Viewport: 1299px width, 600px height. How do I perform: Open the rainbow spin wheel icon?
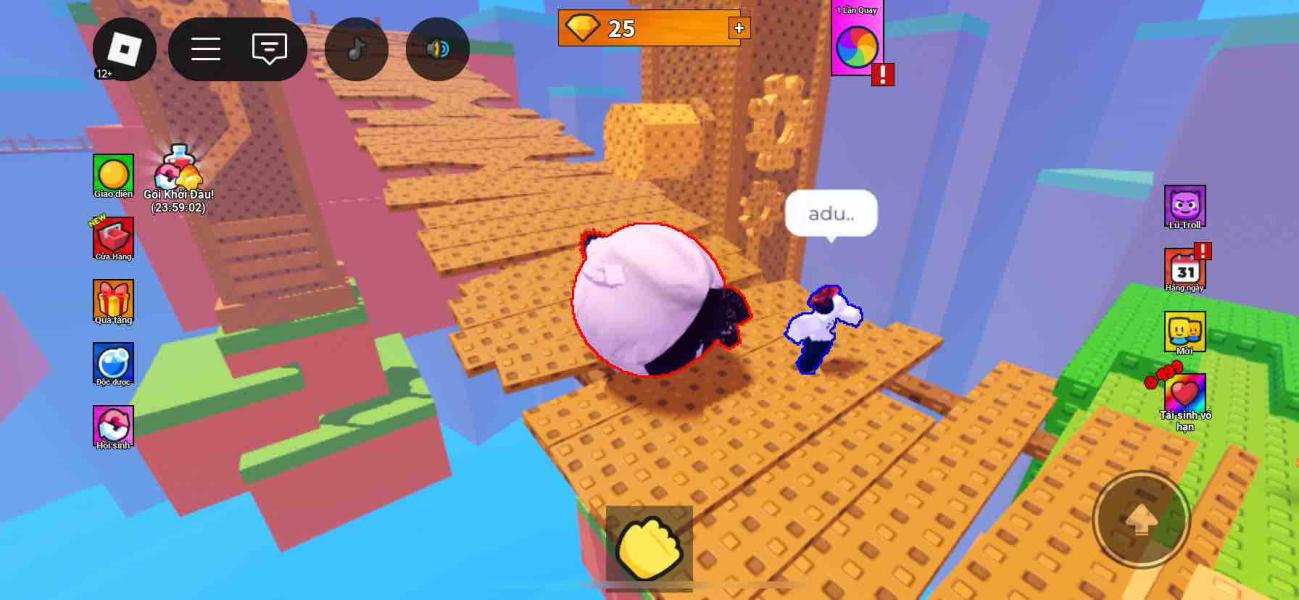tap(856, 44)
